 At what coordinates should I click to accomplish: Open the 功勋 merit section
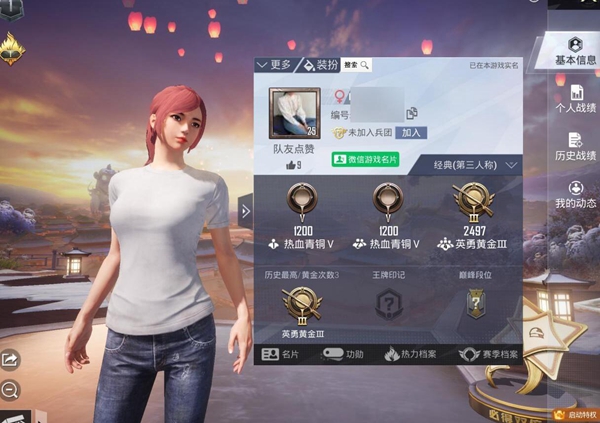click(345, 354)
